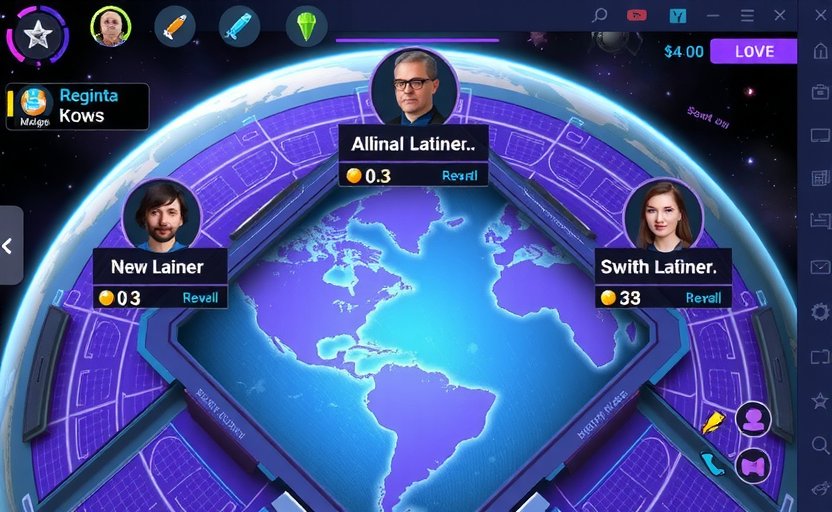Open the green gem icon
The image size is (832, 512).
306,27
